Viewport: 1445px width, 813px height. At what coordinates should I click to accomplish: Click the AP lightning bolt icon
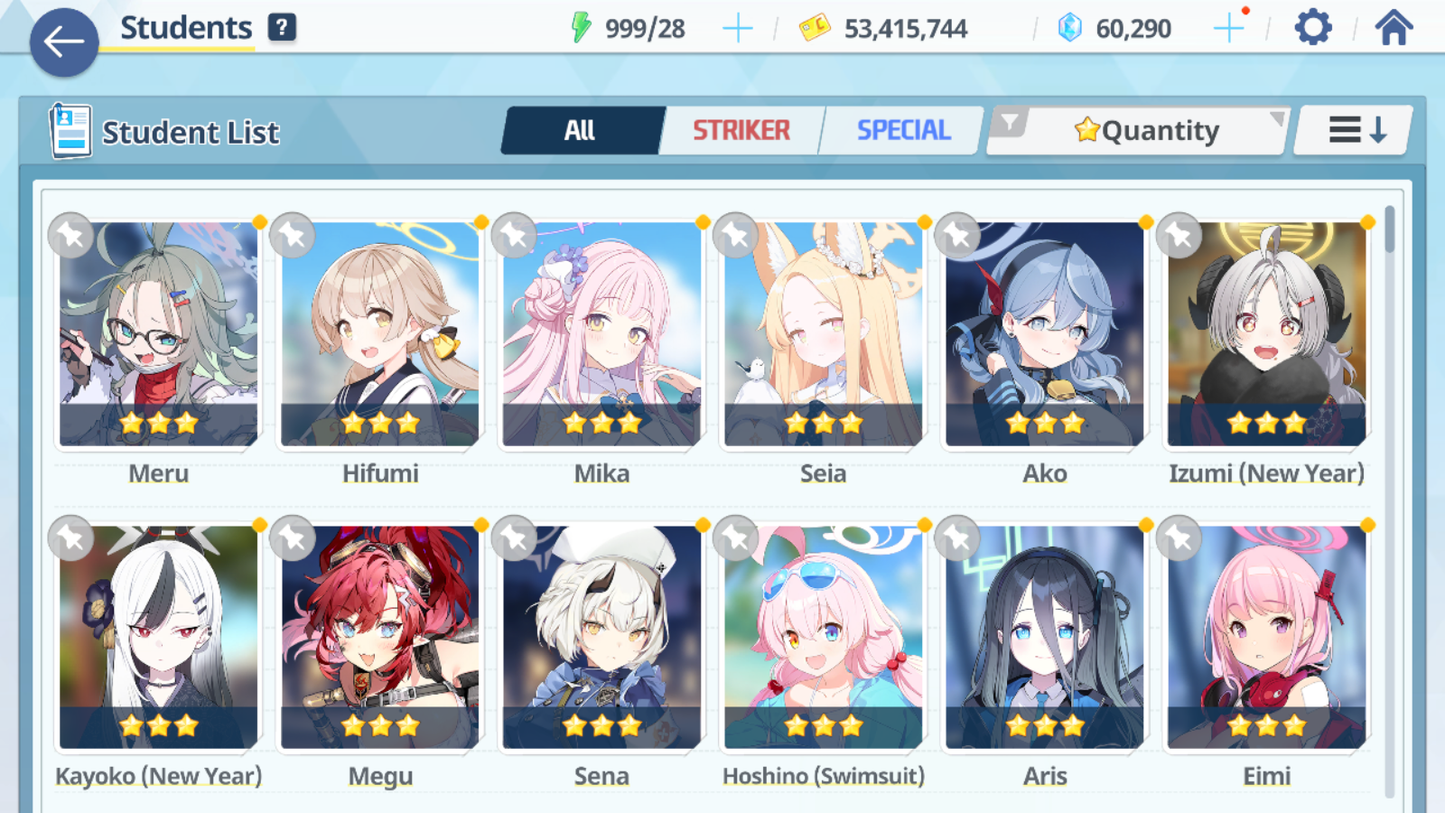click(x=581, y=27)
